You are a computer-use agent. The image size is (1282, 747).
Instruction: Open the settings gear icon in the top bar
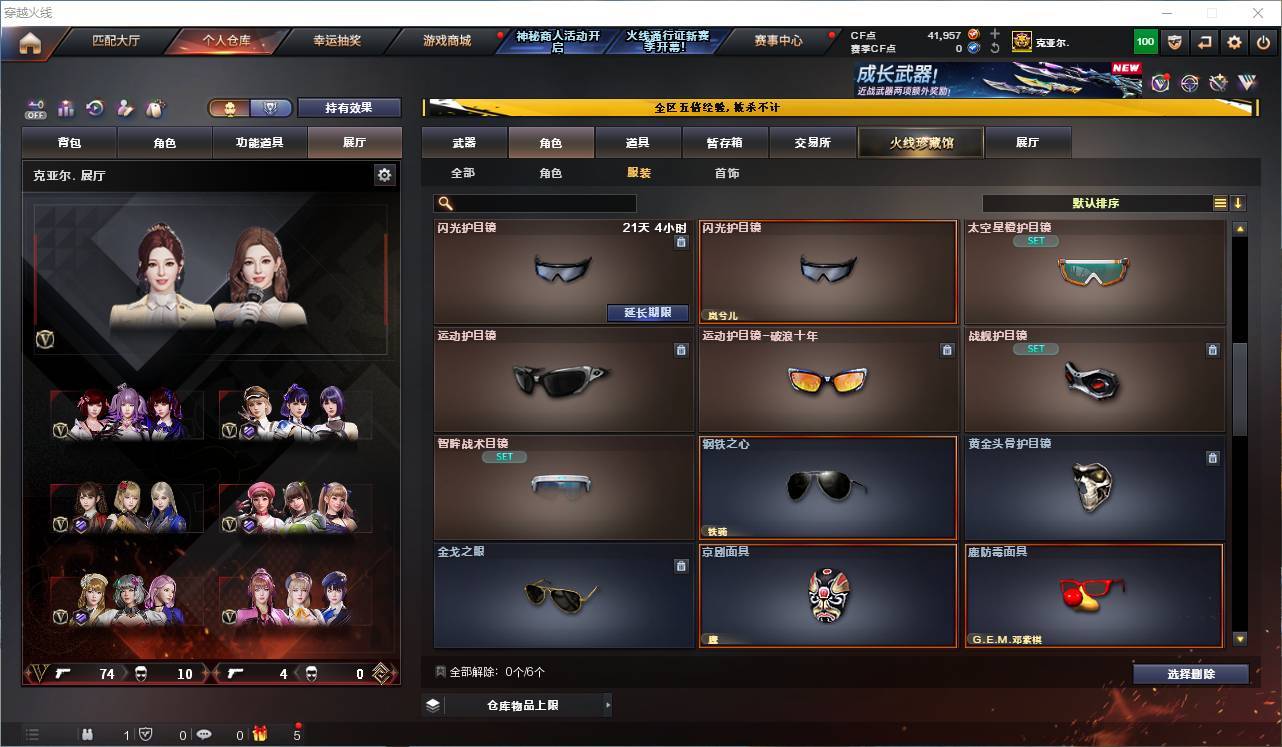[1233, 41]
